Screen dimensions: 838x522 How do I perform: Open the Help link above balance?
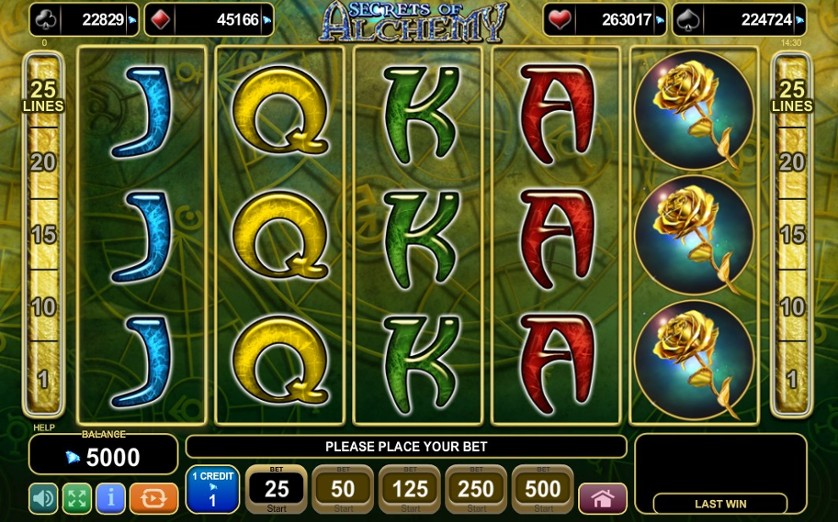(x=43, y=427)
